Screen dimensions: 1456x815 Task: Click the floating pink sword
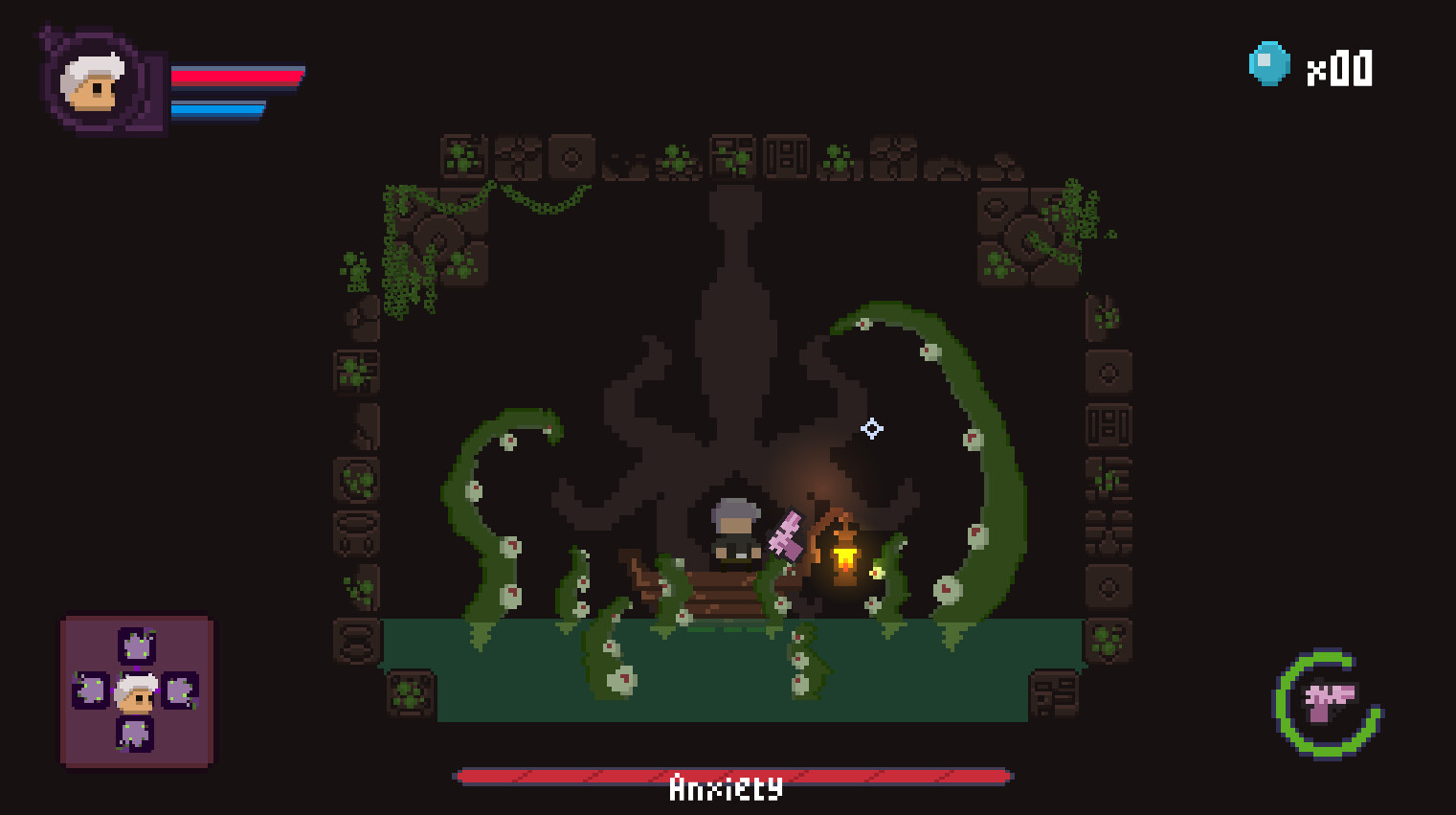[785, 536]
